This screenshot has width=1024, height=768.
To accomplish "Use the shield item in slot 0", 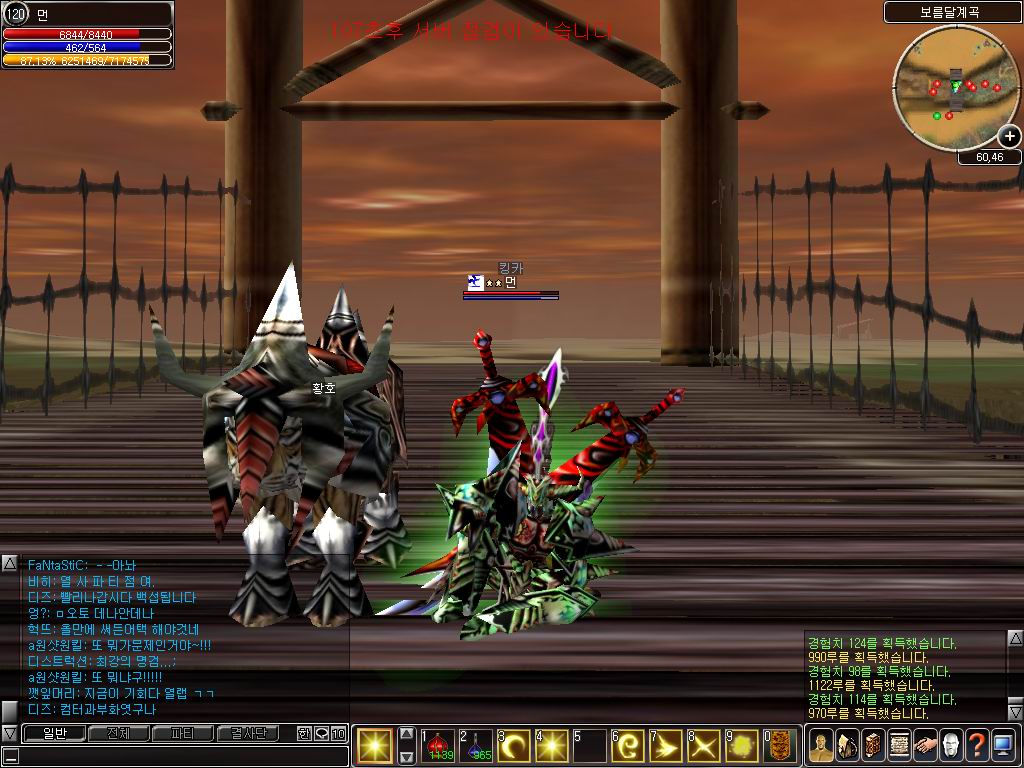I will tap(780, 746).
